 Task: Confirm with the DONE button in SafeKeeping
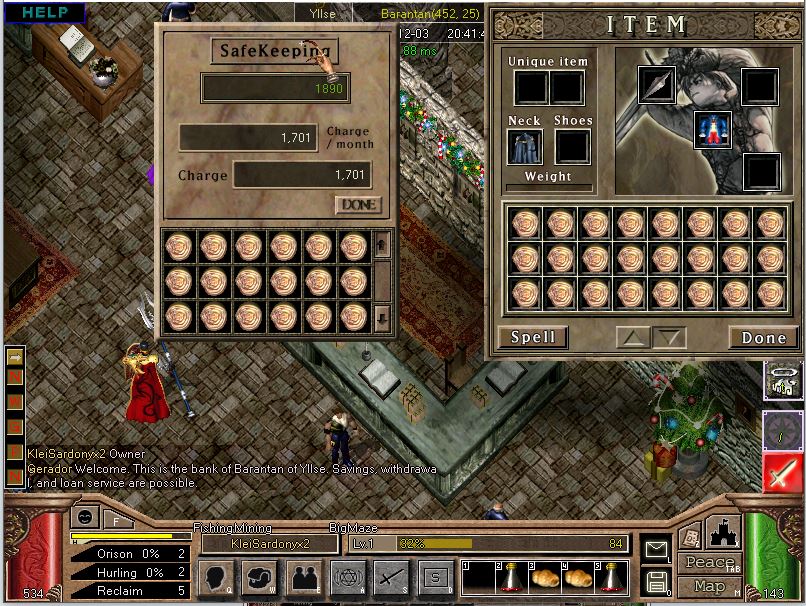coord(358,205)
